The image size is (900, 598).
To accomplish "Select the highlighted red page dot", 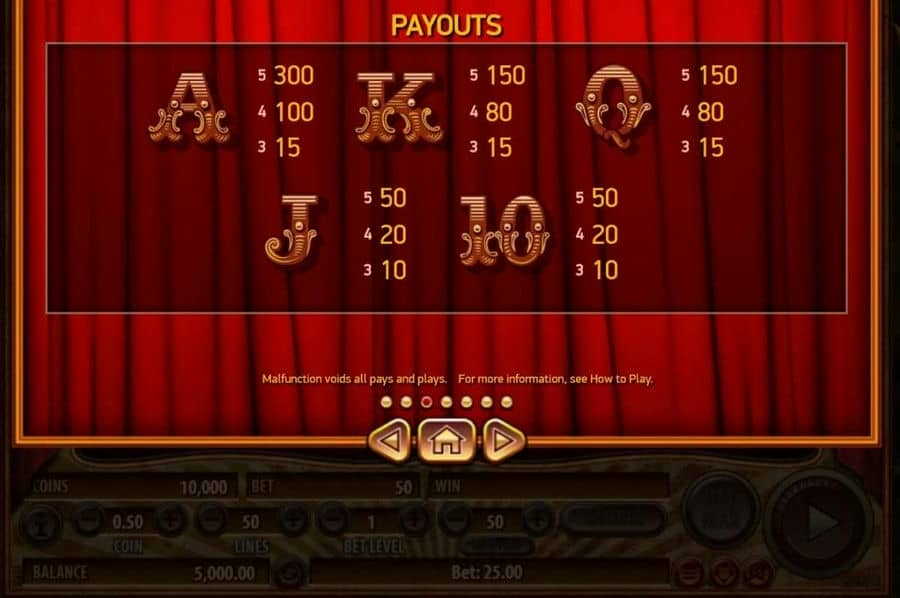I will [426, 402].
